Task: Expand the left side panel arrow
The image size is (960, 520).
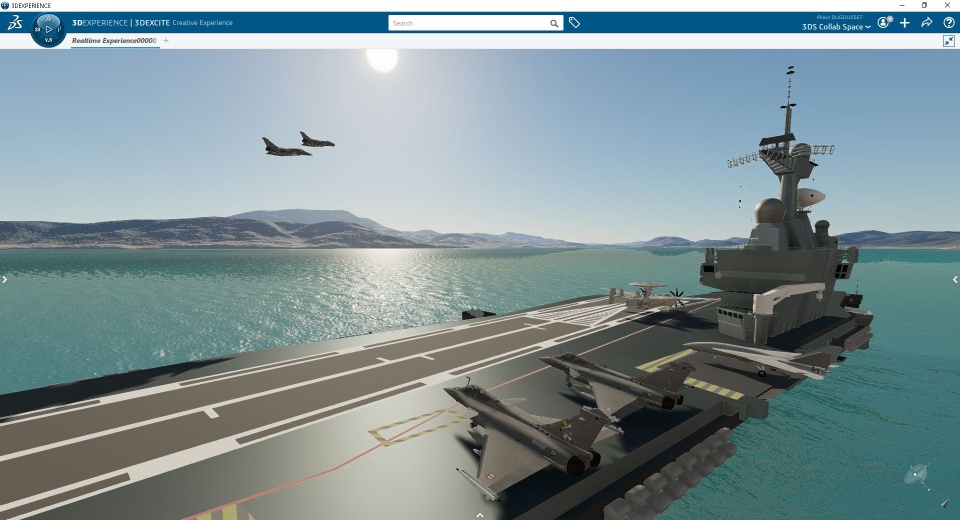Action: (4, 280)
